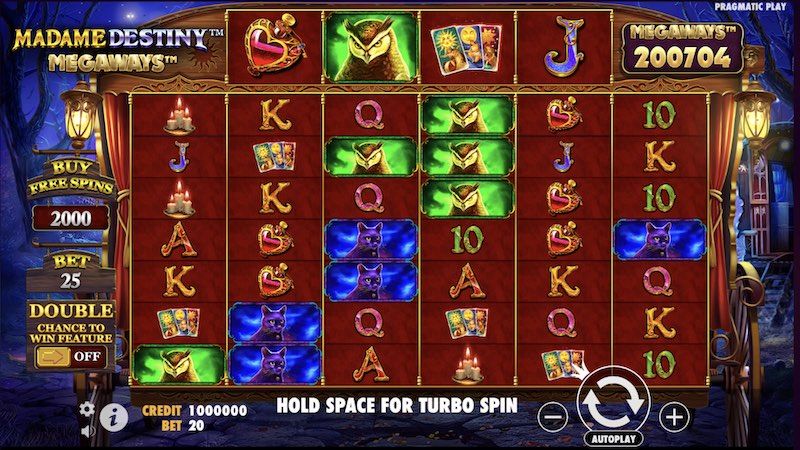
Task: Increase the bet with the plus button
Action: [675, 414]
